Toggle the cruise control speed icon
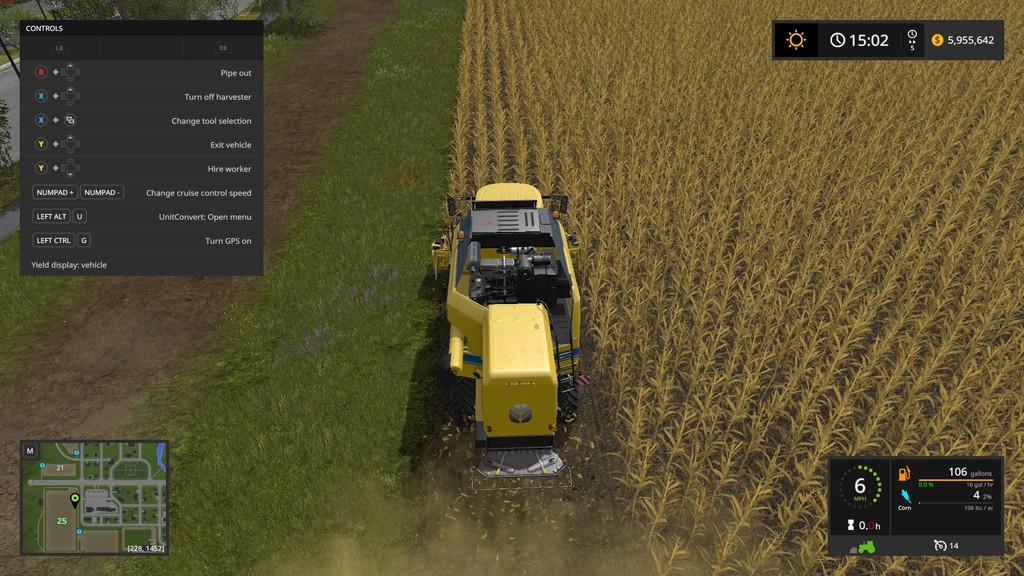1024x576 pixels. 939,545
